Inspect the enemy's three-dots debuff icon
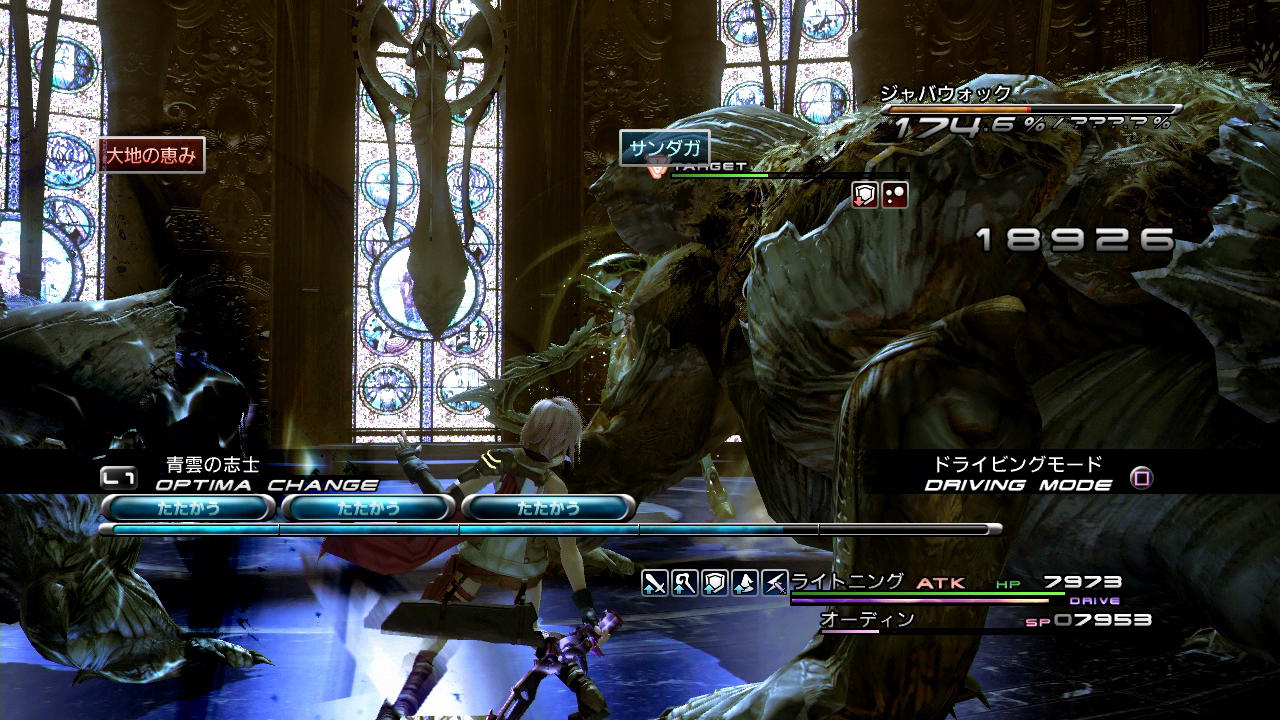1280x720 pixels. point(895,195)
